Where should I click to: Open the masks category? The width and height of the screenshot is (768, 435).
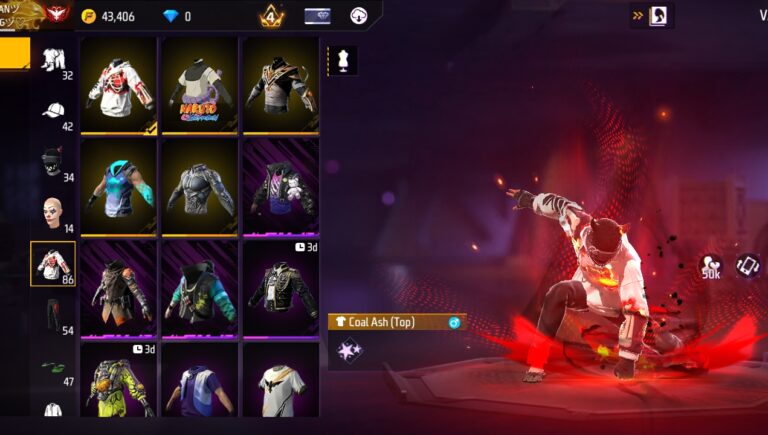(x=53, y=162)
